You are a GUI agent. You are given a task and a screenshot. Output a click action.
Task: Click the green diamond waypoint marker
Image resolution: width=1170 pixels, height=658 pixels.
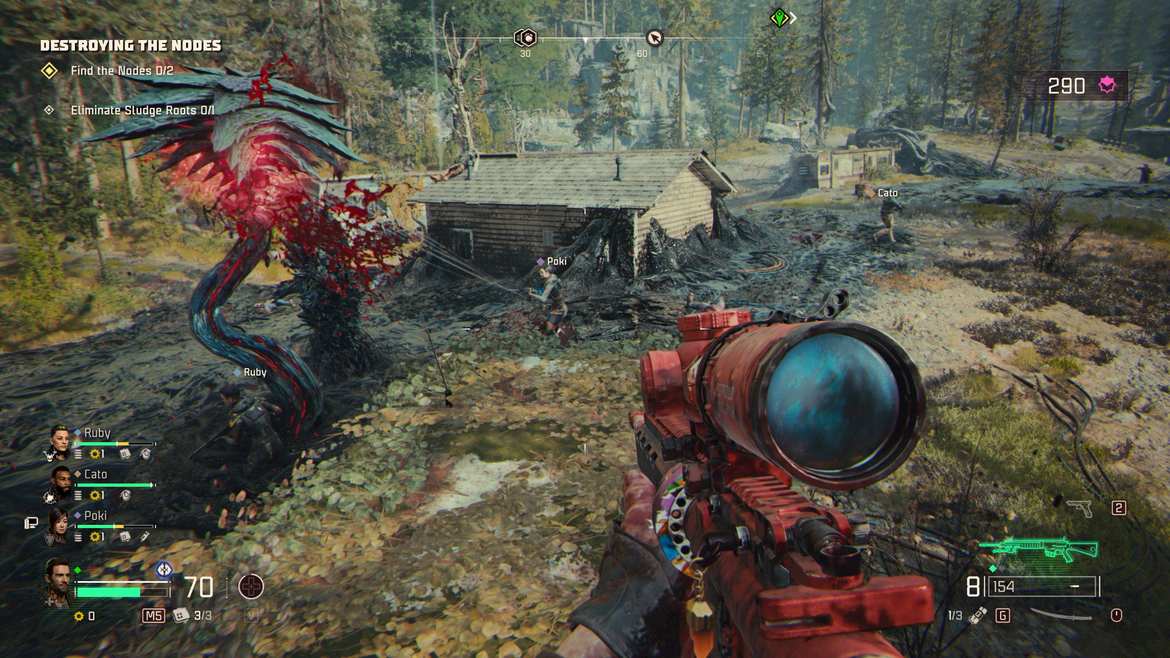tap(779, 18)
